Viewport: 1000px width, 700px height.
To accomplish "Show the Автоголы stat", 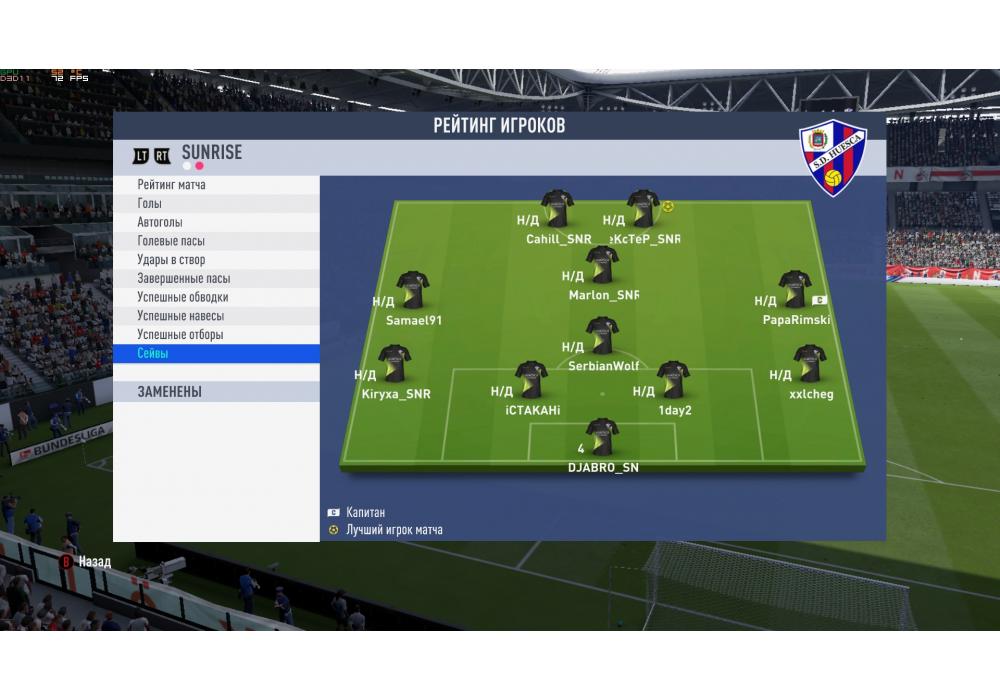I will (x=160, y=222).
